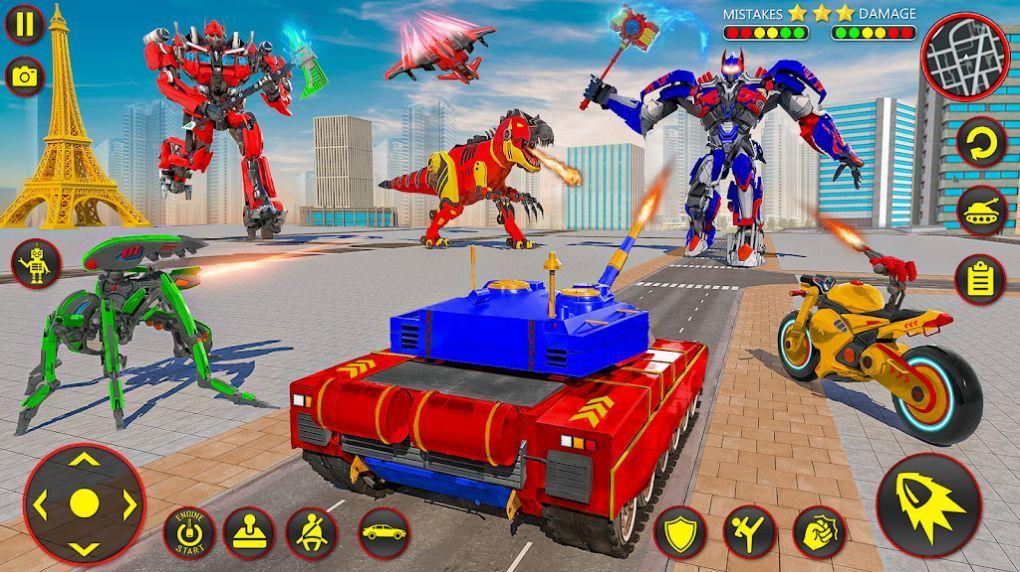Switch to car mode
Image resolution: width=1020 pixels, height=572 pixels.
[x=383, y=532]
